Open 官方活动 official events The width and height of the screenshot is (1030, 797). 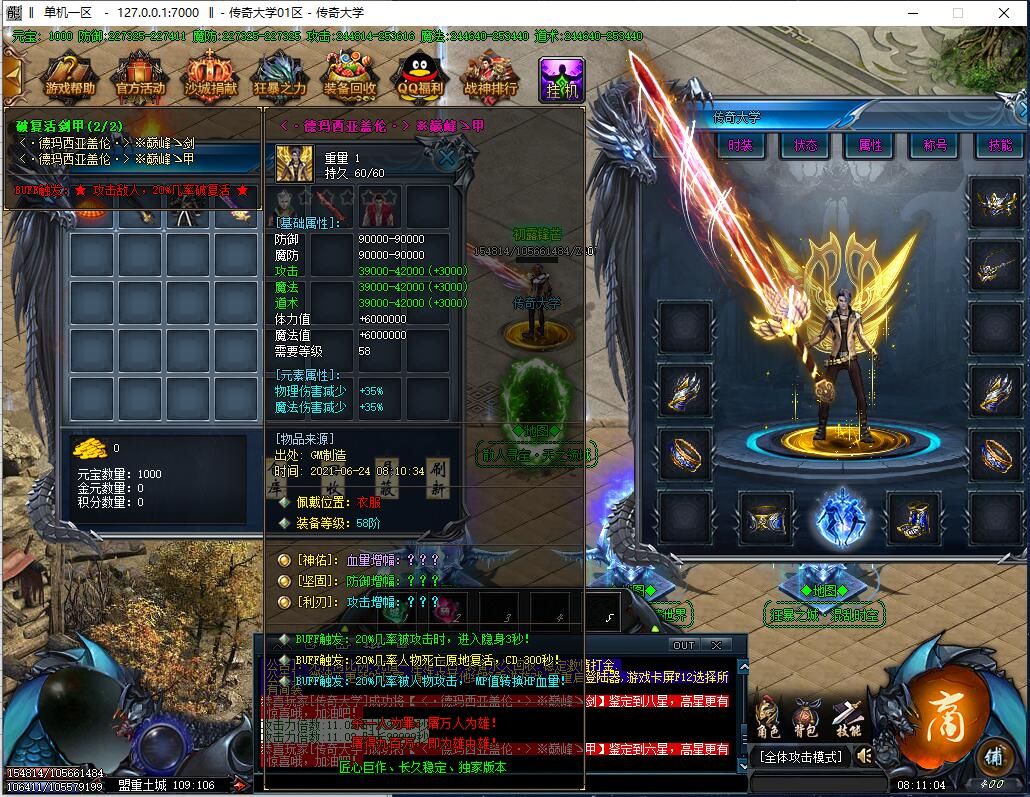coord(140,77)
